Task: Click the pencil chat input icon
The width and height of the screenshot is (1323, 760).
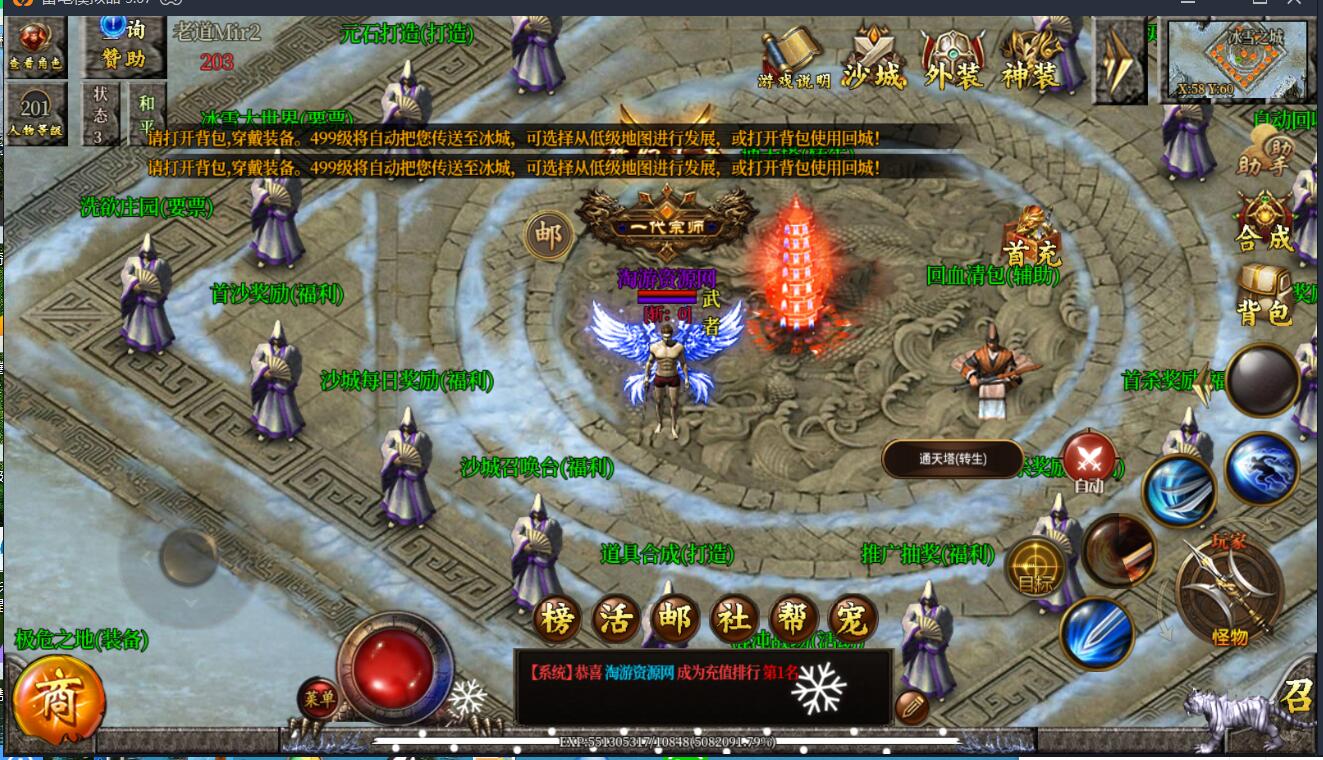Action: (911, 707)
